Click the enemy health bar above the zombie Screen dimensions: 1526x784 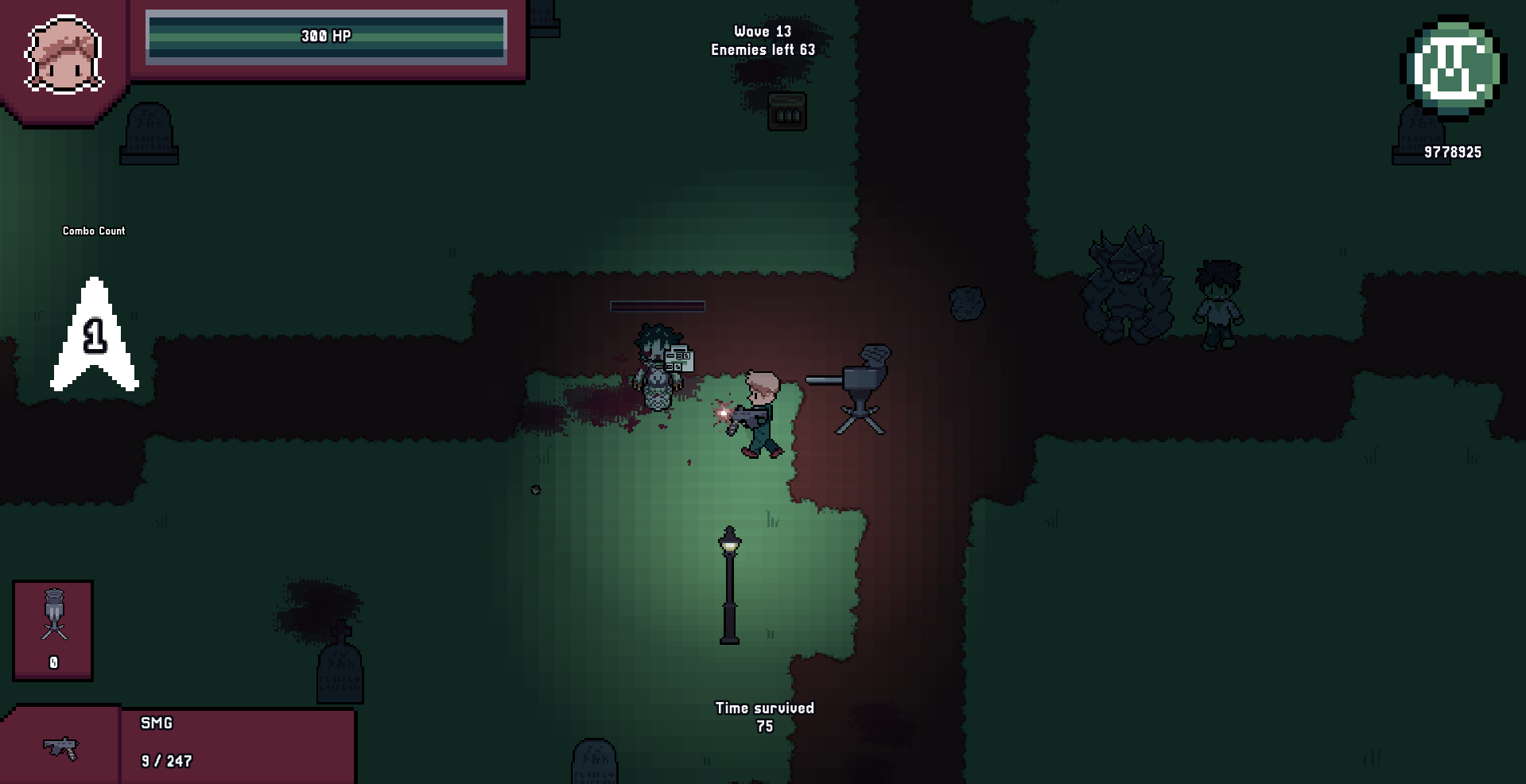658,305
